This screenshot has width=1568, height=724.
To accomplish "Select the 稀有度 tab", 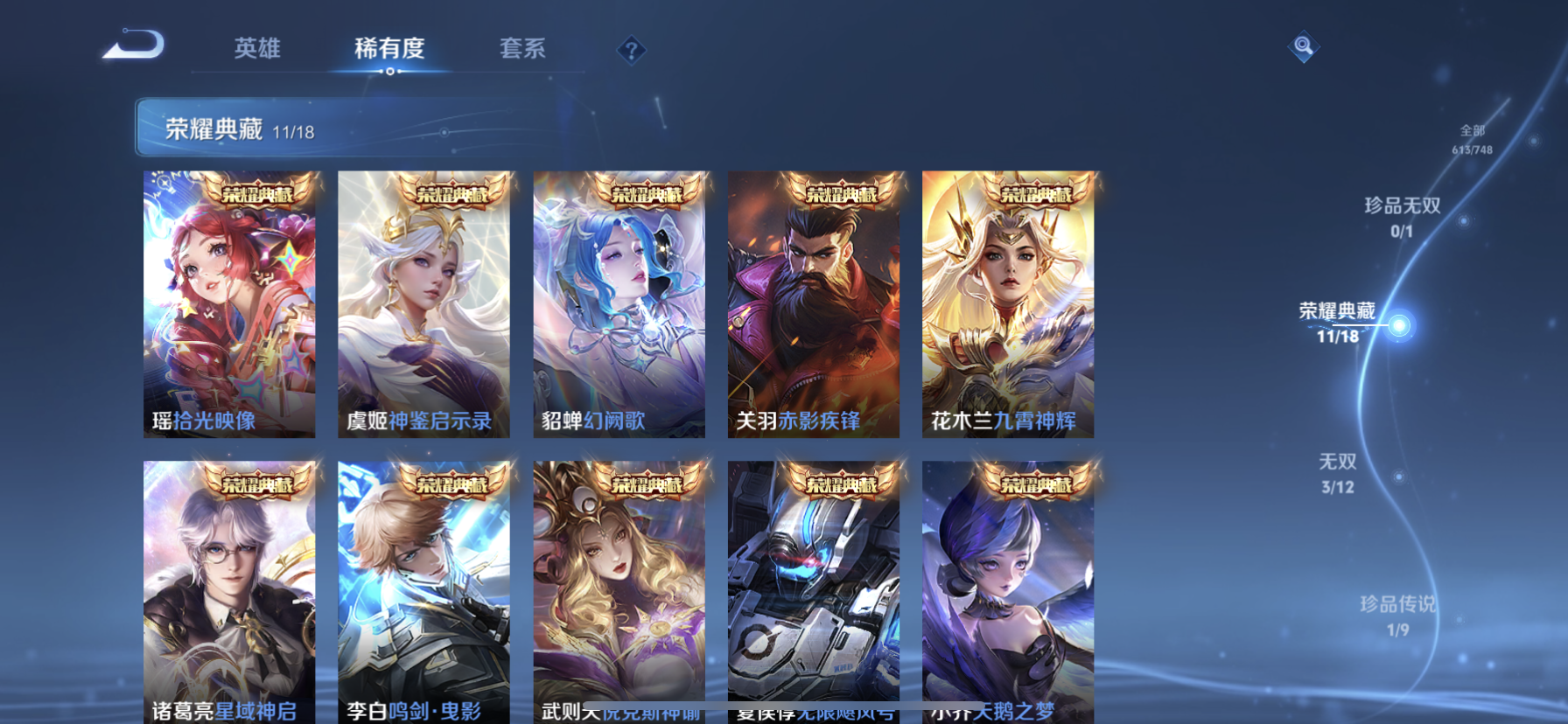I will (x=389, y=50).
